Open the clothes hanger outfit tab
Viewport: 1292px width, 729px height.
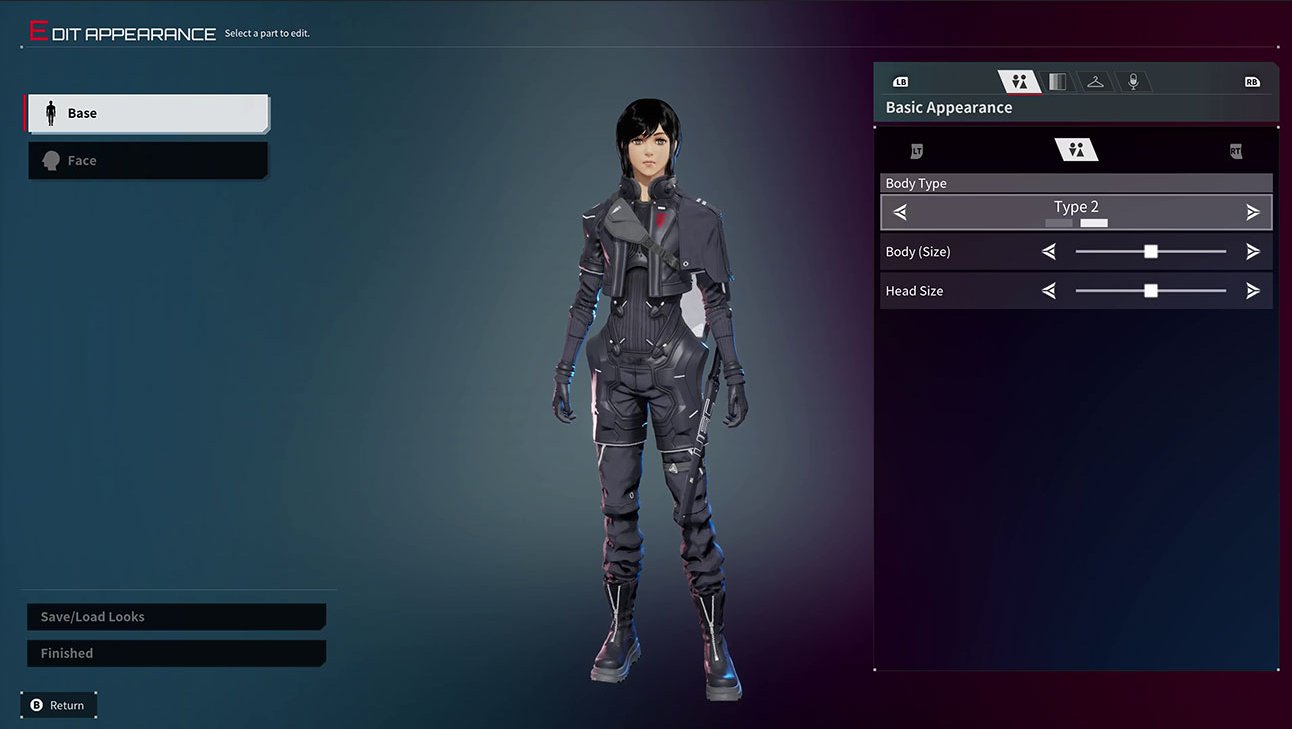click(x=1095, y=82)
